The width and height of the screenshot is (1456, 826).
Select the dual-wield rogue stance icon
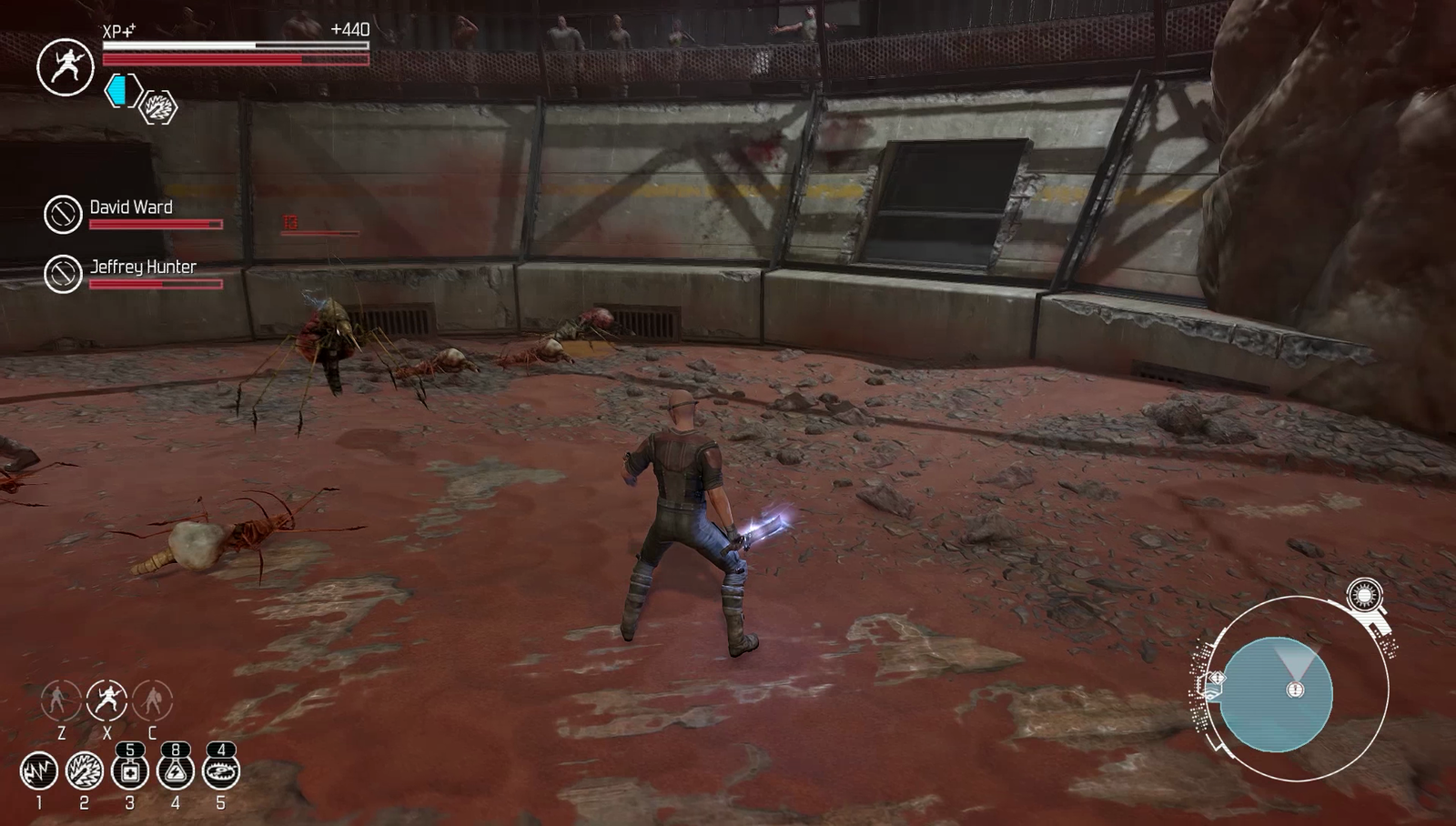(106, 700)
